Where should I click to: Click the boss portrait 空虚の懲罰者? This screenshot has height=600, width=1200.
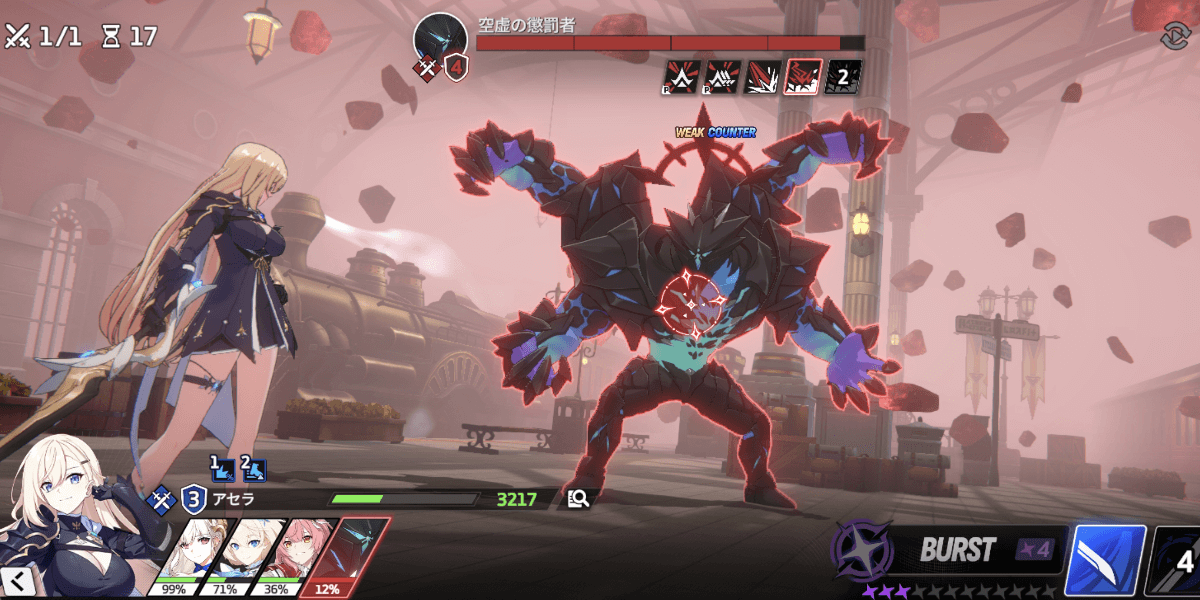[x=440, y=40]
